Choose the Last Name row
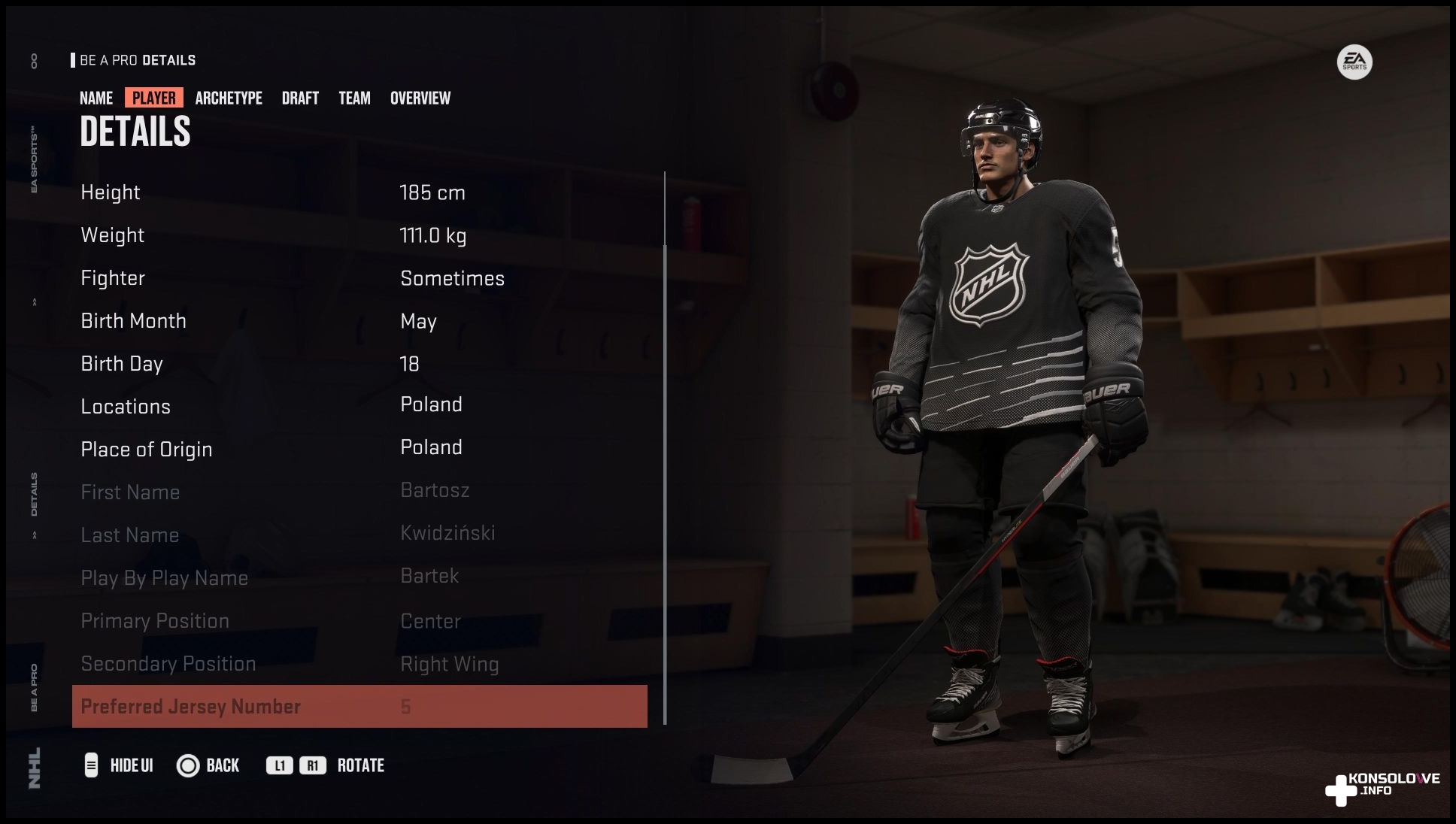Screen dimensions: 1456x824 tap(359, 535)
